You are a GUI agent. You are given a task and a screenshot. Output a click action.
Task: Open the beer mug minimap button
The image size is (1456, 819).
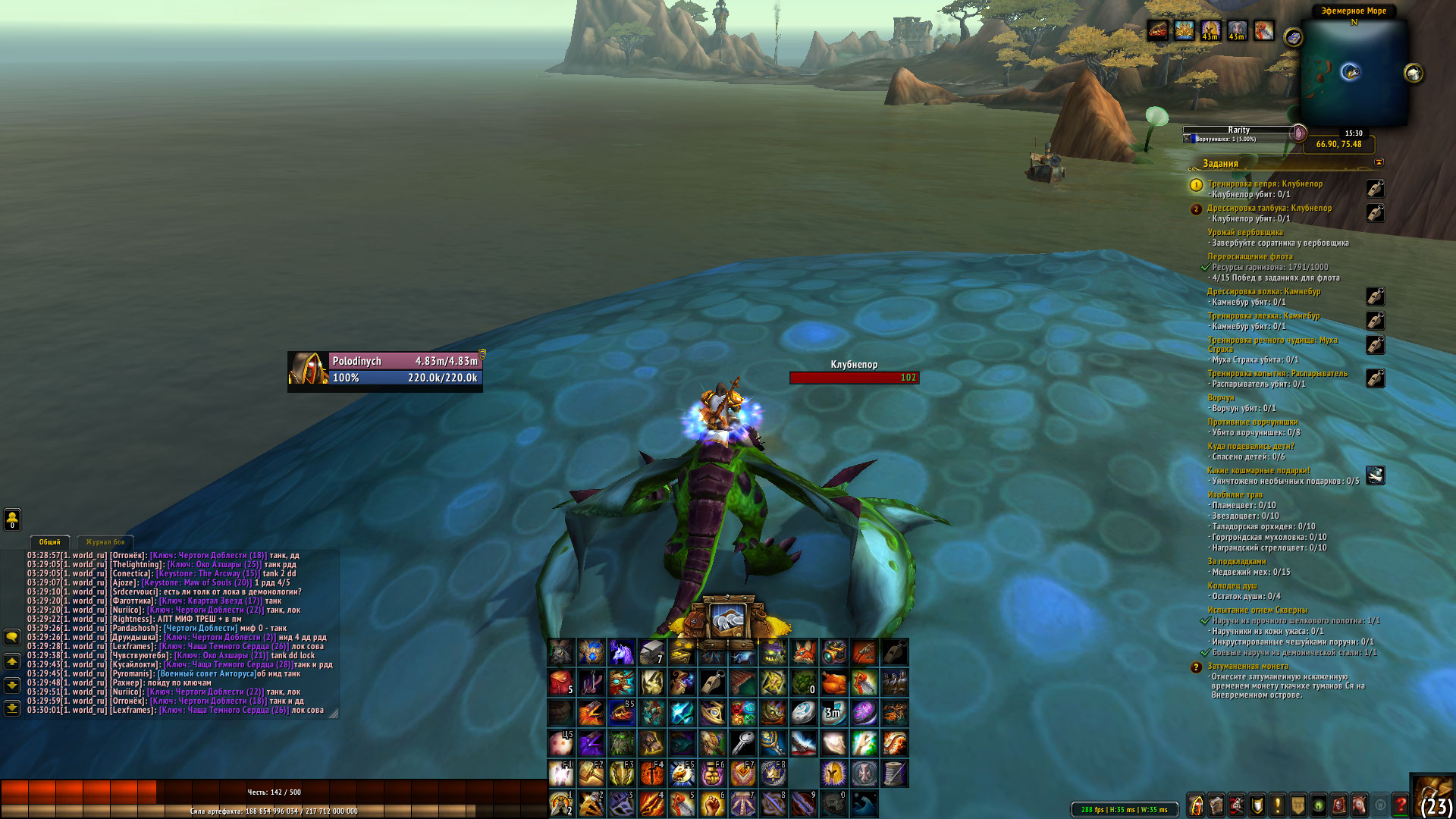(x=1414, y=74)
